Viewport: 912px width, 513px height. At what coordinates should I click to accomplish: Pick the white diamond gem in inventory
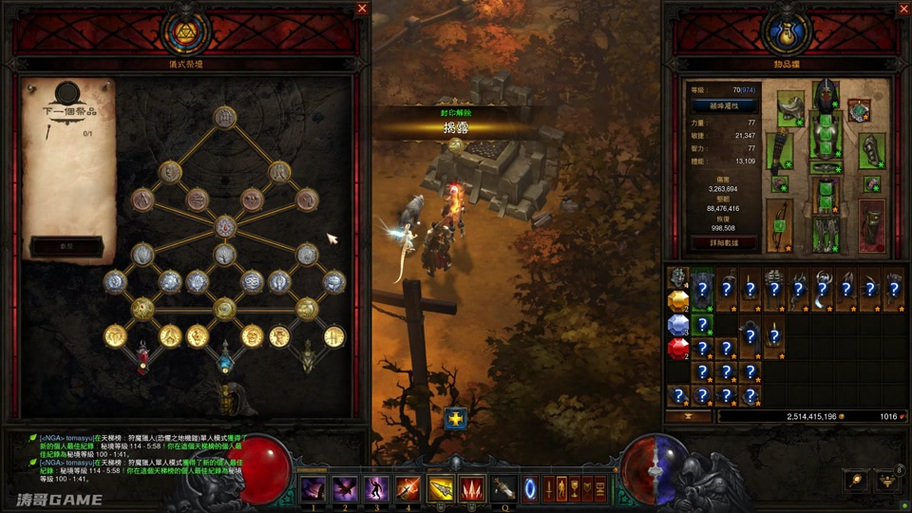click(x=678, y=324)
